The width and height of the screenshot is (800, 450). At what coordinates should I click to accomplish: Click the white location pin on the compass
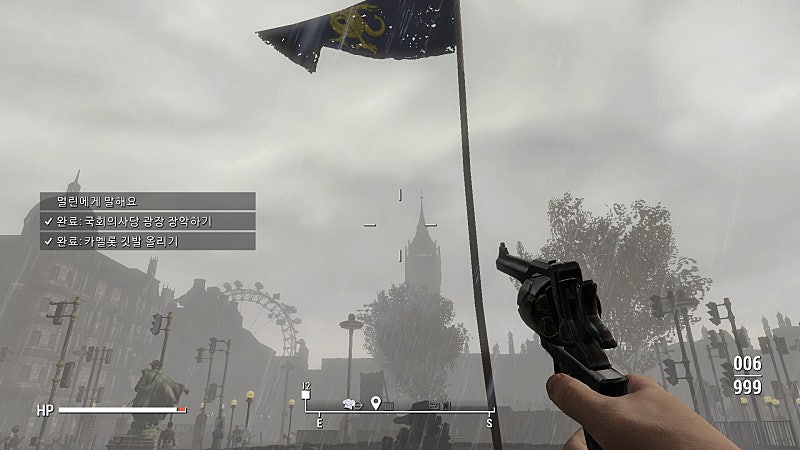point(376,402)
